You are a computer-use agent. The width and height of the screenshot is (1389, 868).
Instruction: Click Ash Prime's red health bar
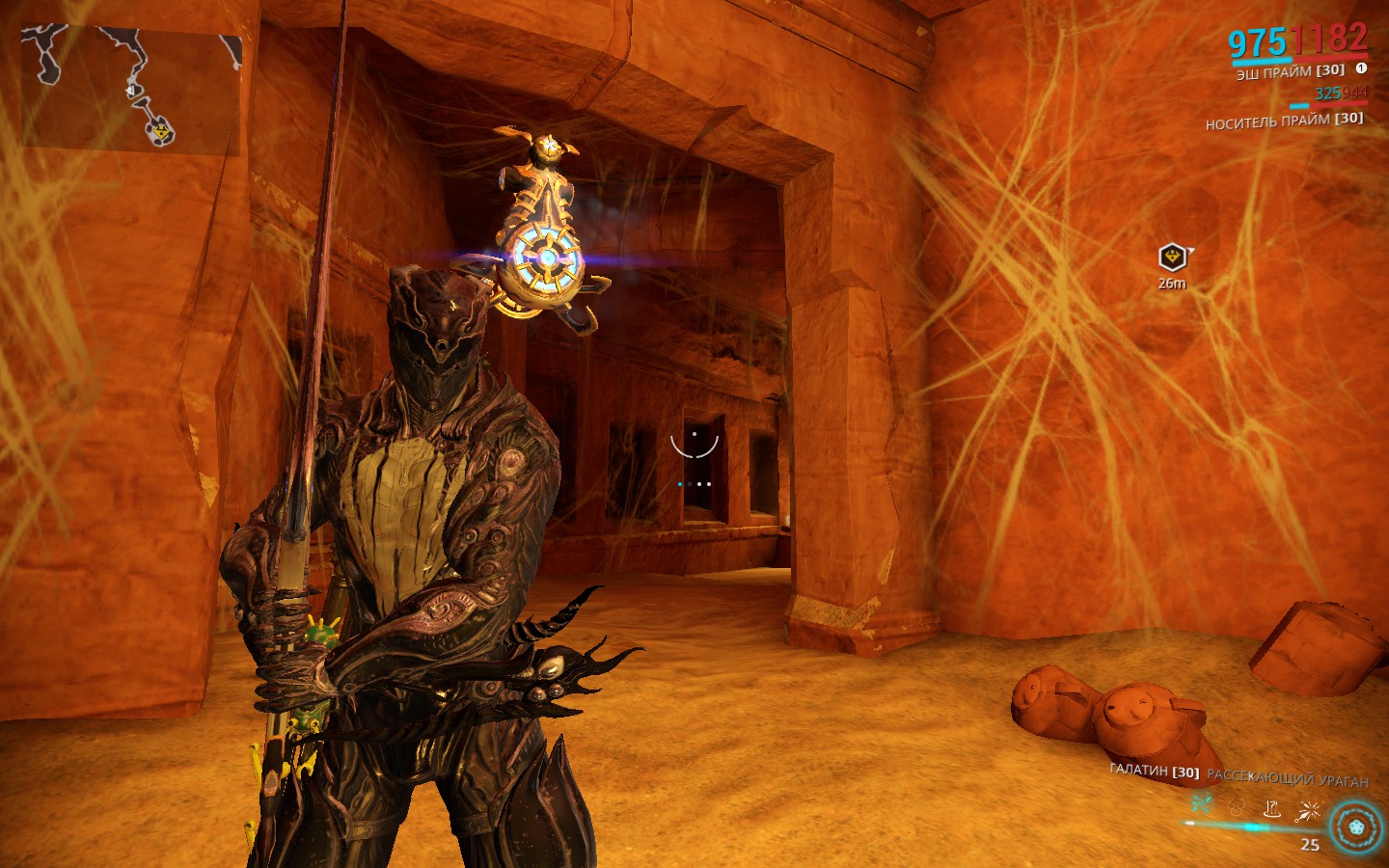[1331, 56]
